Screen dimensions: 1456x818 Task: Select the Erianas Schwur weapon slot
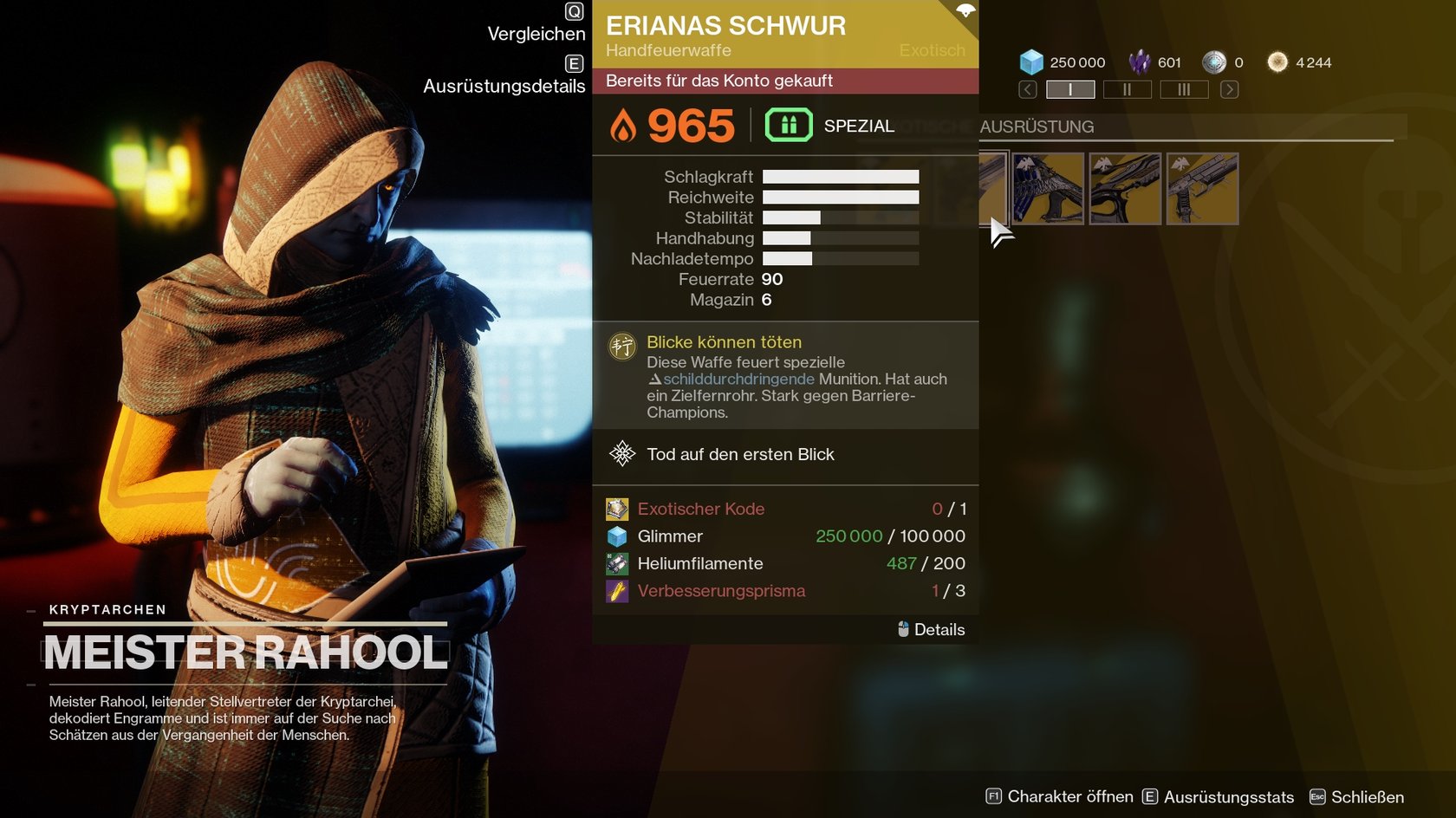tap(993, 189)
